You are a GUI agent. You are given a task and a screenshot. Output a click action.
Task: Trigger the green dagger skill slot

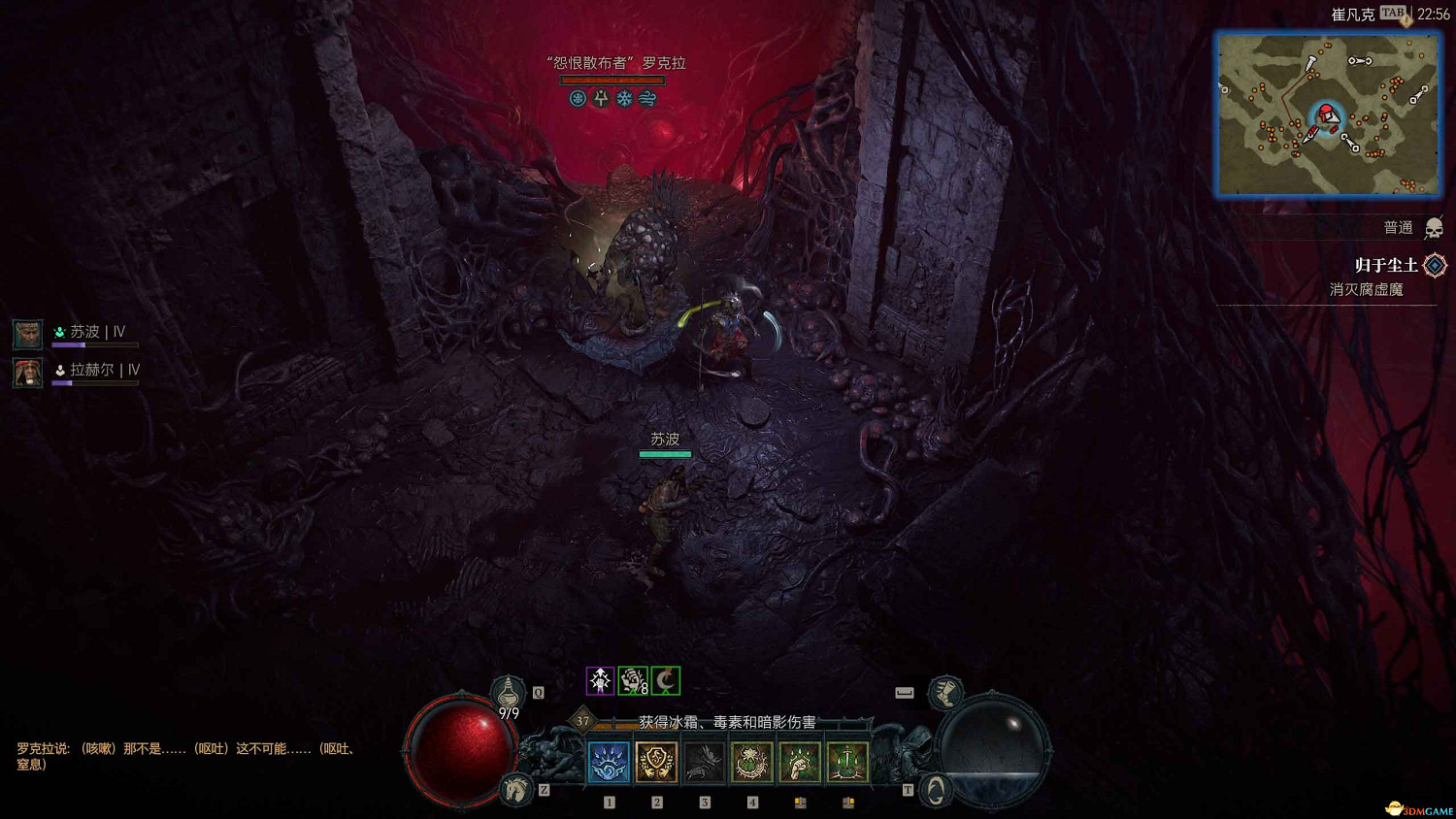(846, 763)
